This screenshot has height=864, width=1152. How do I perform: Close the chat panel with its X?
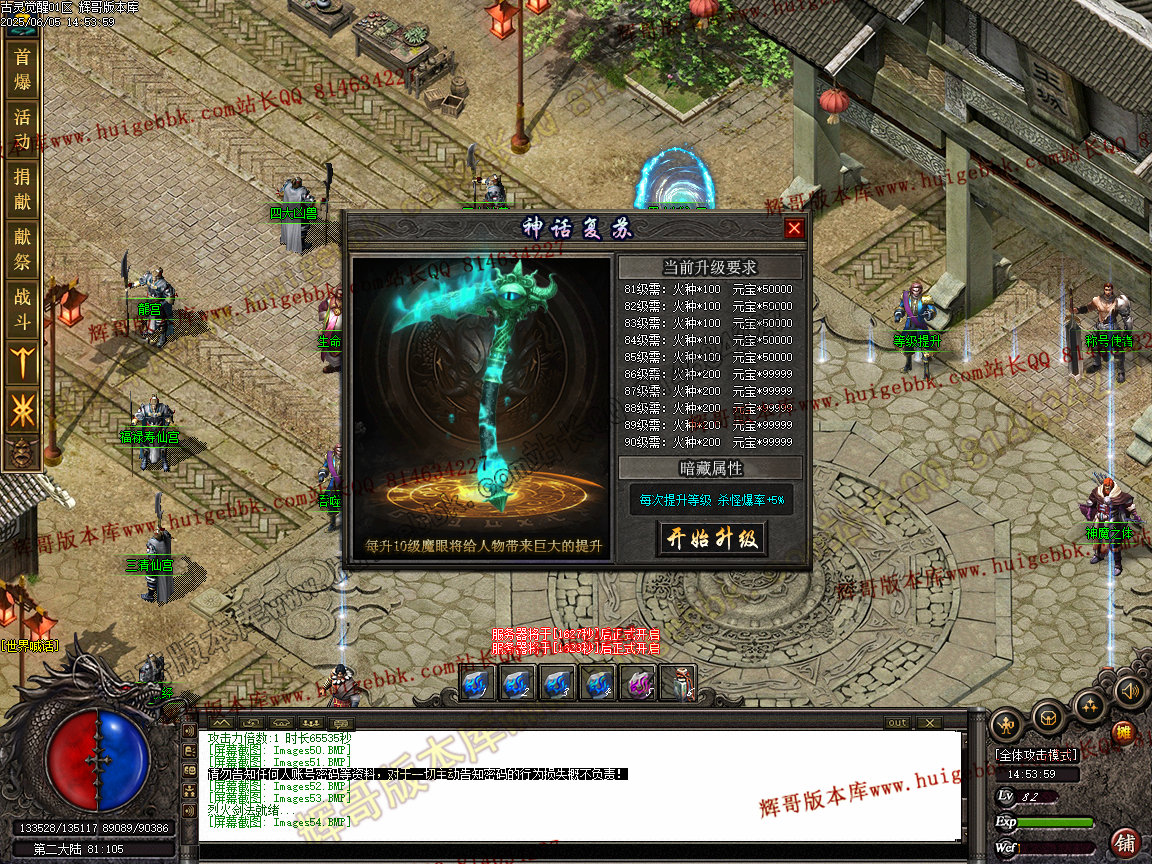[929, 723]
